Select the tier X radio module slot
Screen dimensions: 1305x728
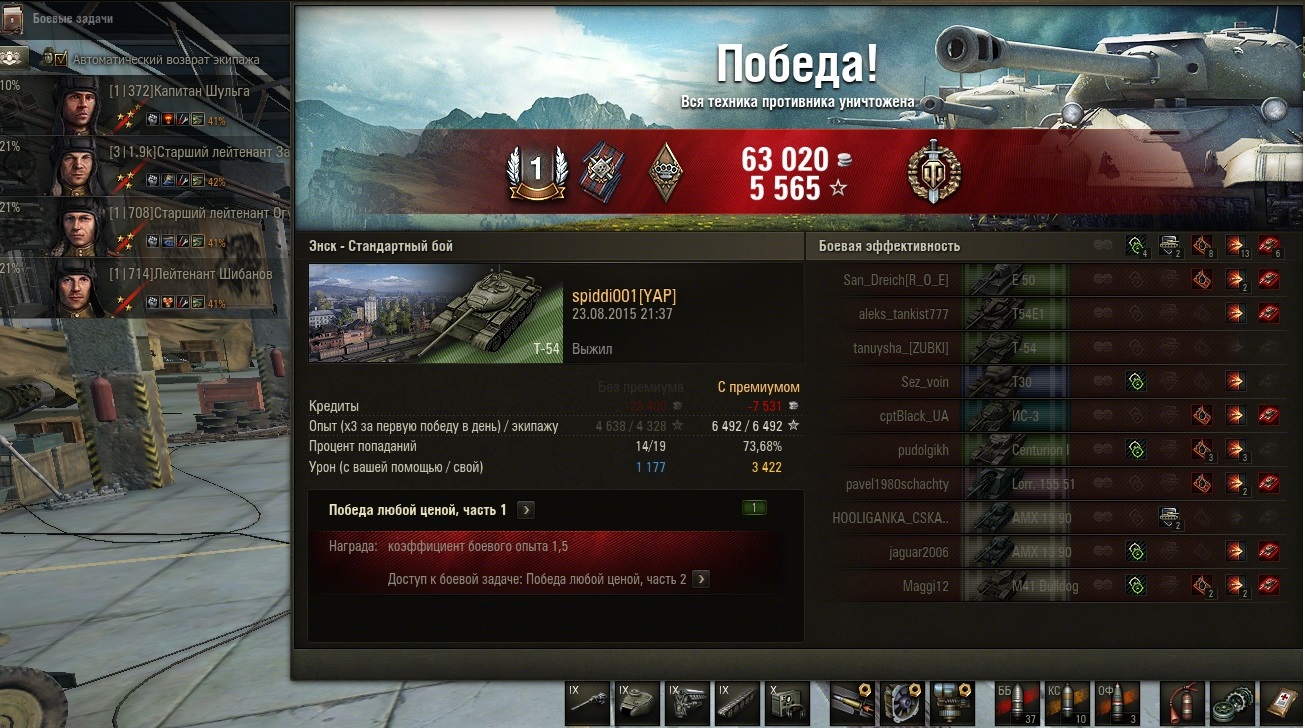point(788,703)
